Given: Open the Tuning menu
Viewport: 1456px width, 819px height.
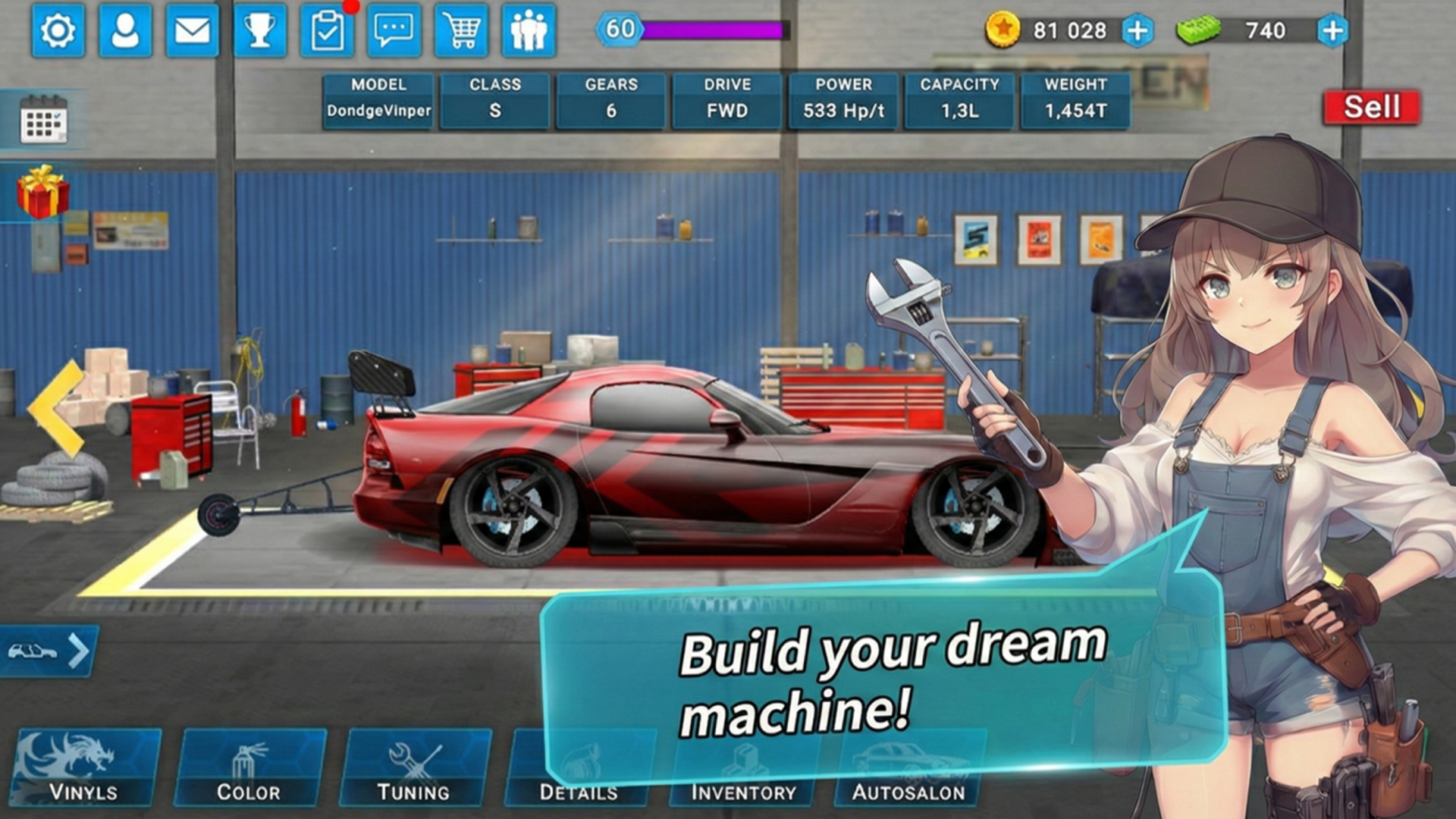Looking at the screenshot, I should (x=414, y=767).
